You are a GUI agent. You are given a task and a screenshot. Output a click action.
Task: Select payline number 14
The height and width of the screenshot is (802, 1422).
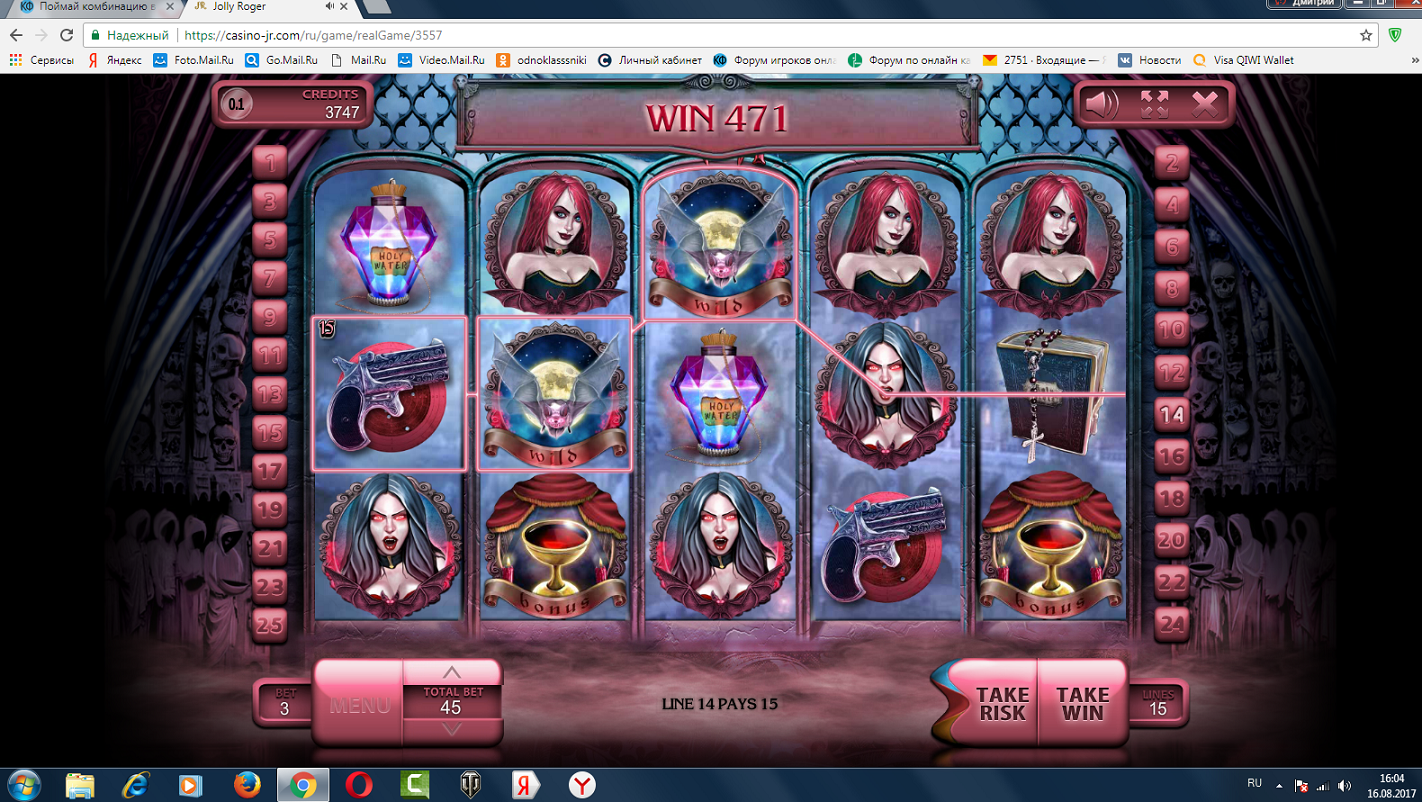pos(1171,414)
